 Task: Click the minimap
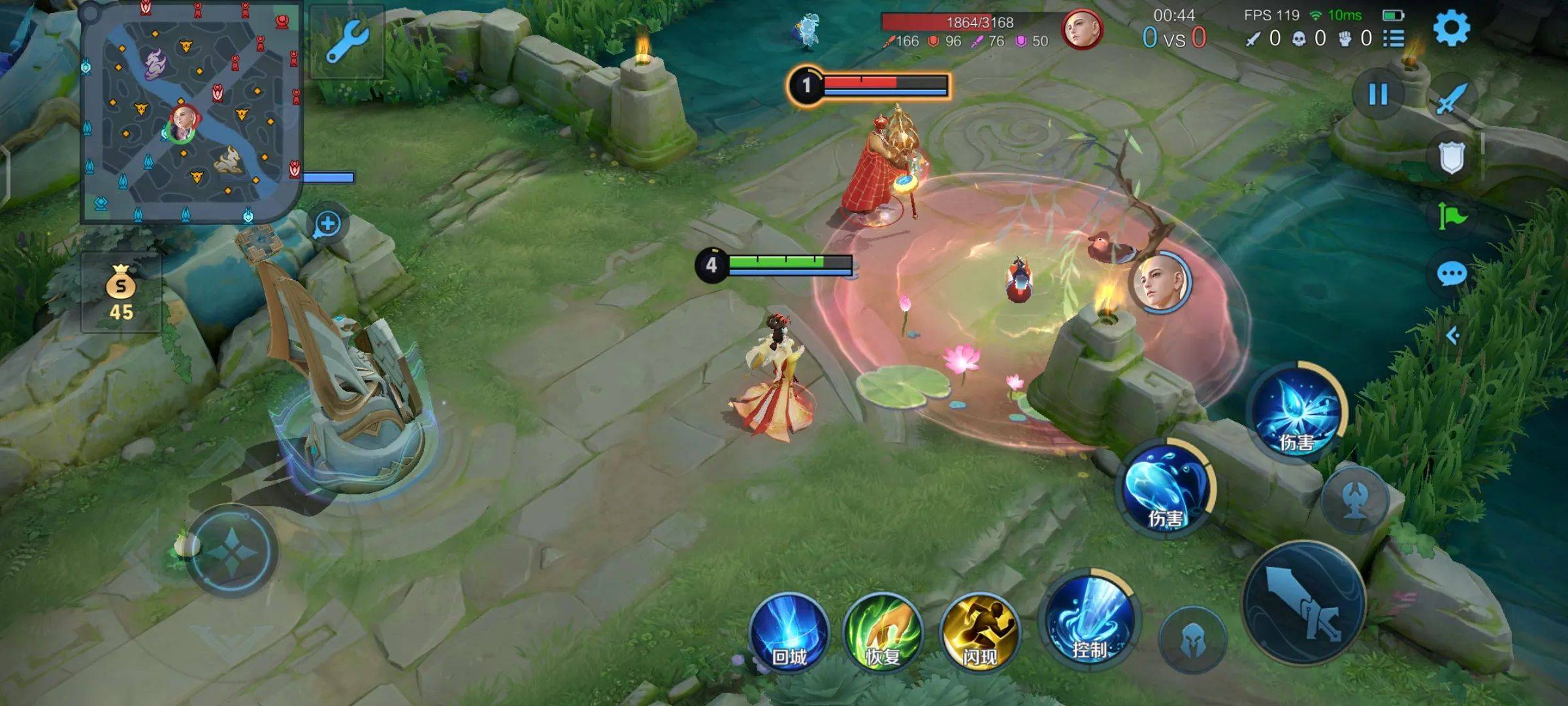pos(191,112)
